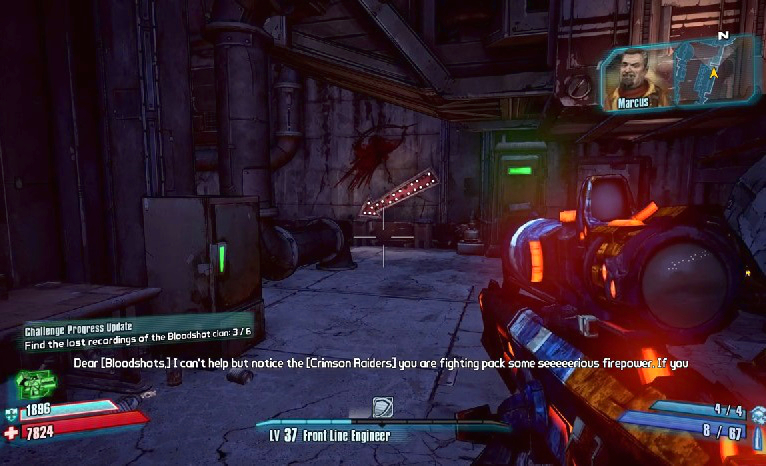Activate the green turret action skill icon

click(36, 385)
